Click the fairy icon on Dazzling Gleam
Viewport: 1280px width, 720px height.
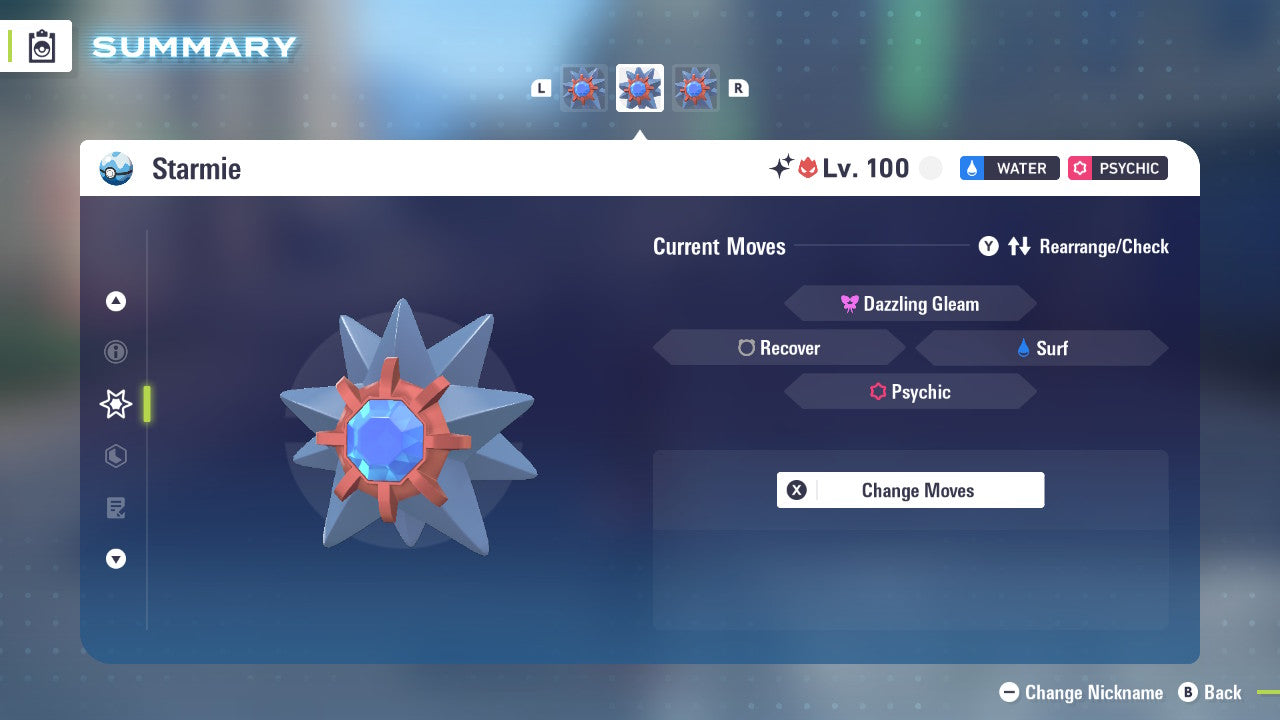(849, 303)
